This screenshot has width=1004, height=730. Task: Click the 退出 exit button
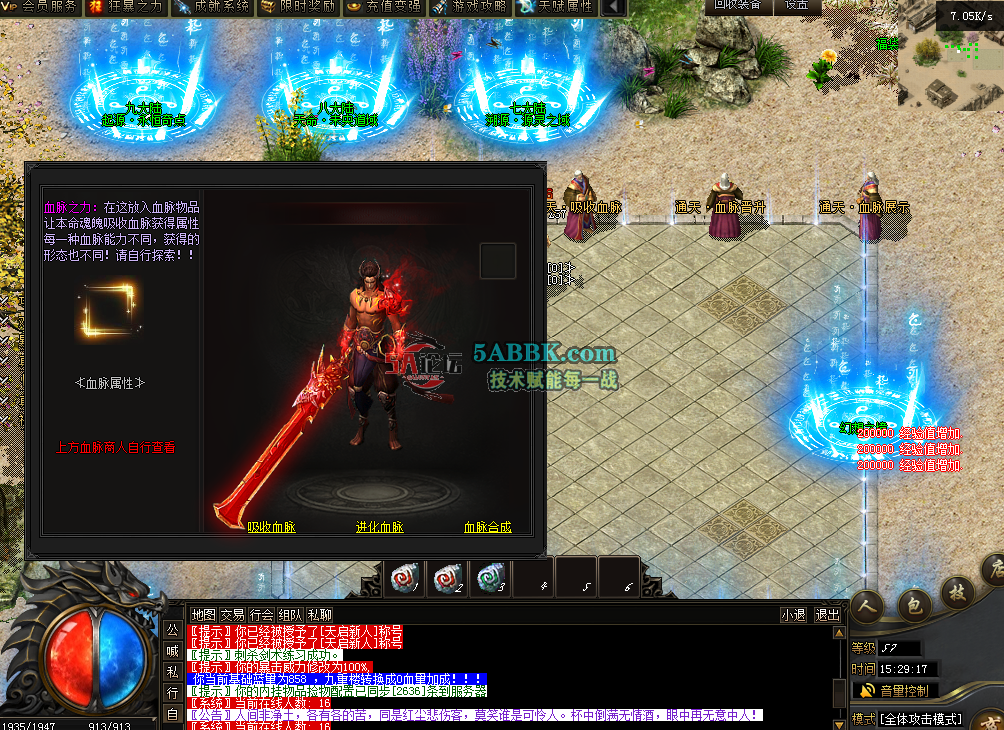click(x=828, y=614)
